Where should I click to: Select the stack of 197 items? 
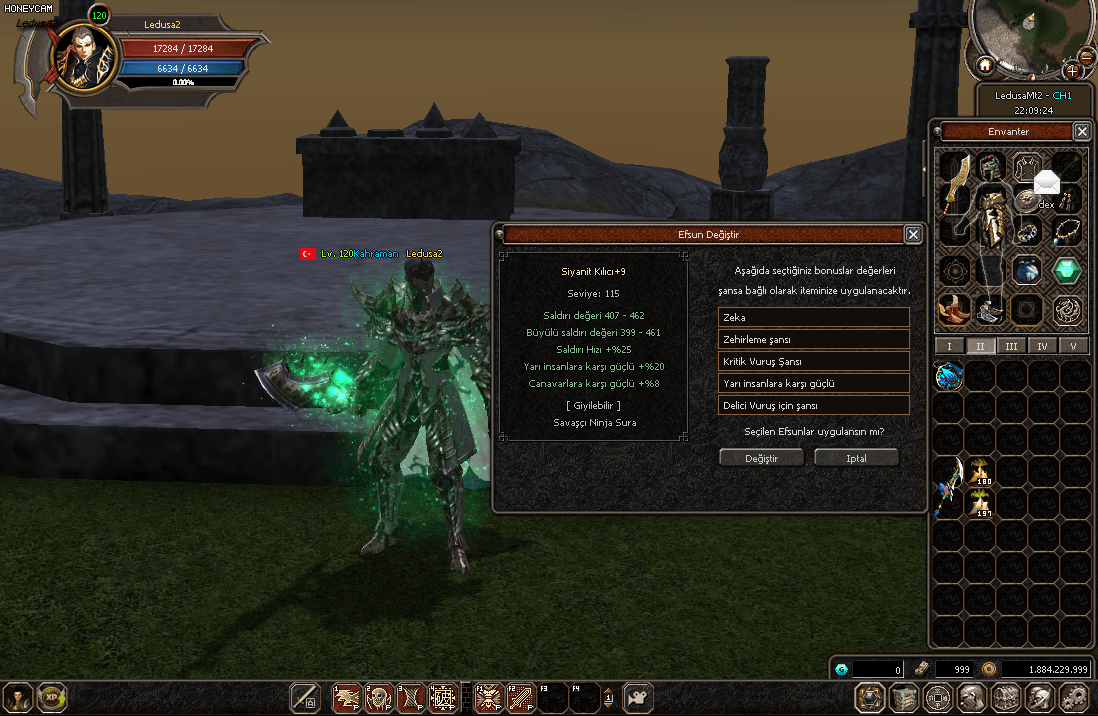[x=981, y=502]
